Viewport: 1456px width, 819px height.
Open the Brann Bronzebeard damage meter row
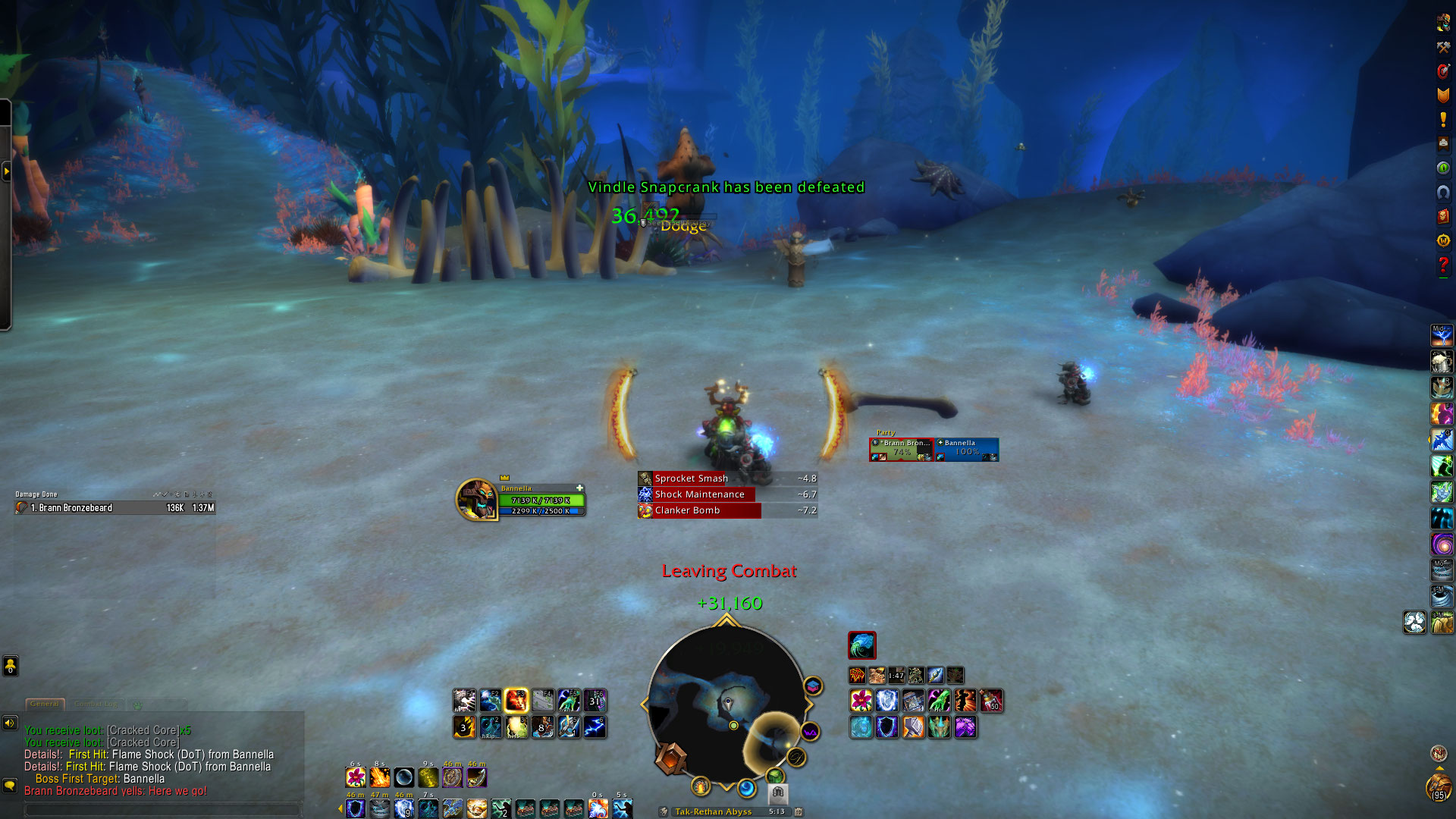(115, 508)
